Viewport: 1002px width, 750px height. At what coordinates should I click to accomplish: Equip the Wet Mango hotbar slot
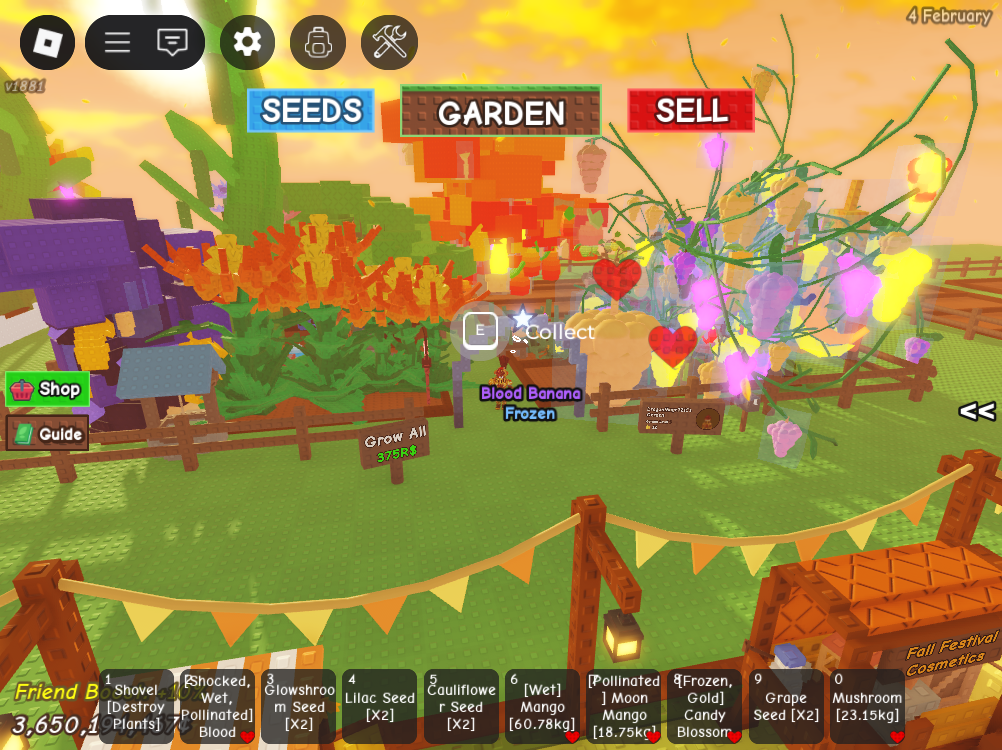(x=542, y=706)
